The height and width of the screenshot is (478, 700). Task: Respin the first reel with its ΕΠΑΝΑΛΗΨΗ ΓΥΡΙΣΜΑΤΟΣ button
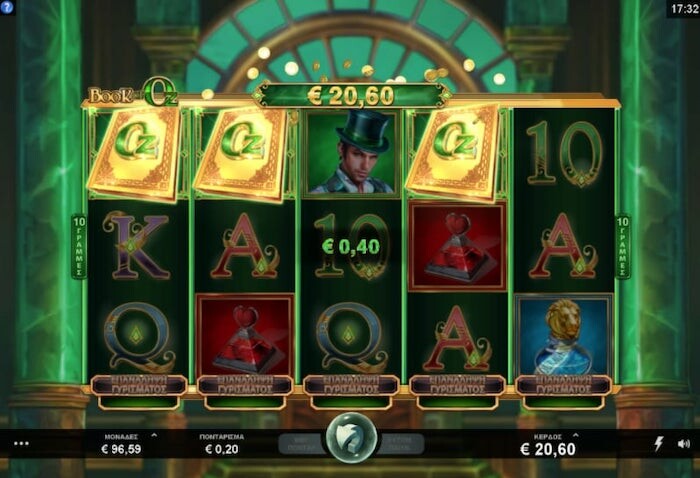[138, 385]
